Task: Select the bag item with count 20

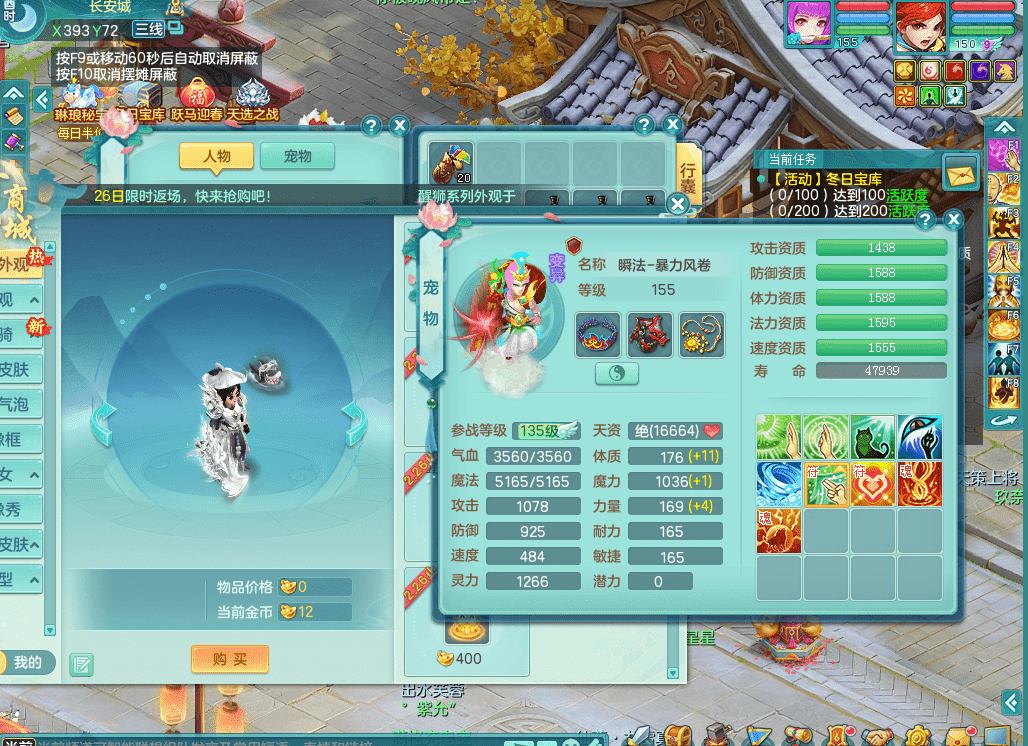Action: (450, 162)
